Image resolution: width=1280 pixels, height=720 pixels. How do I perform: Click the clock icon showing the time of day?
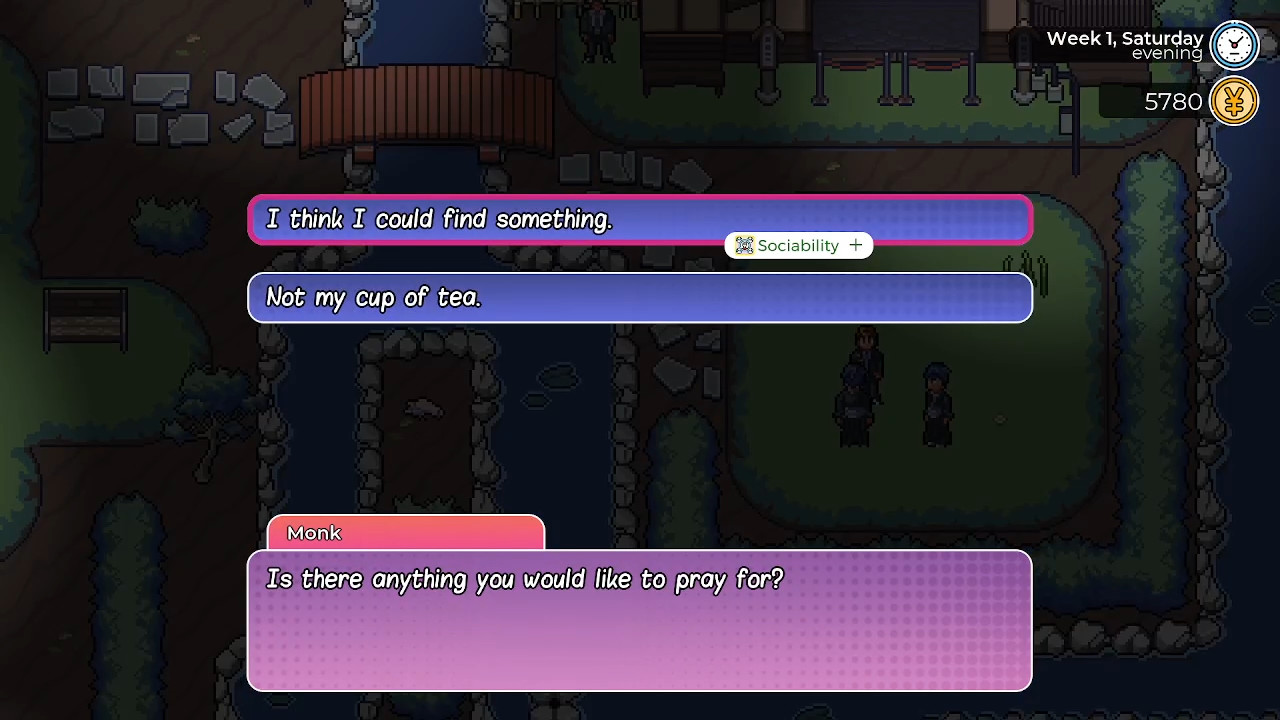(x=1233, y=45)
